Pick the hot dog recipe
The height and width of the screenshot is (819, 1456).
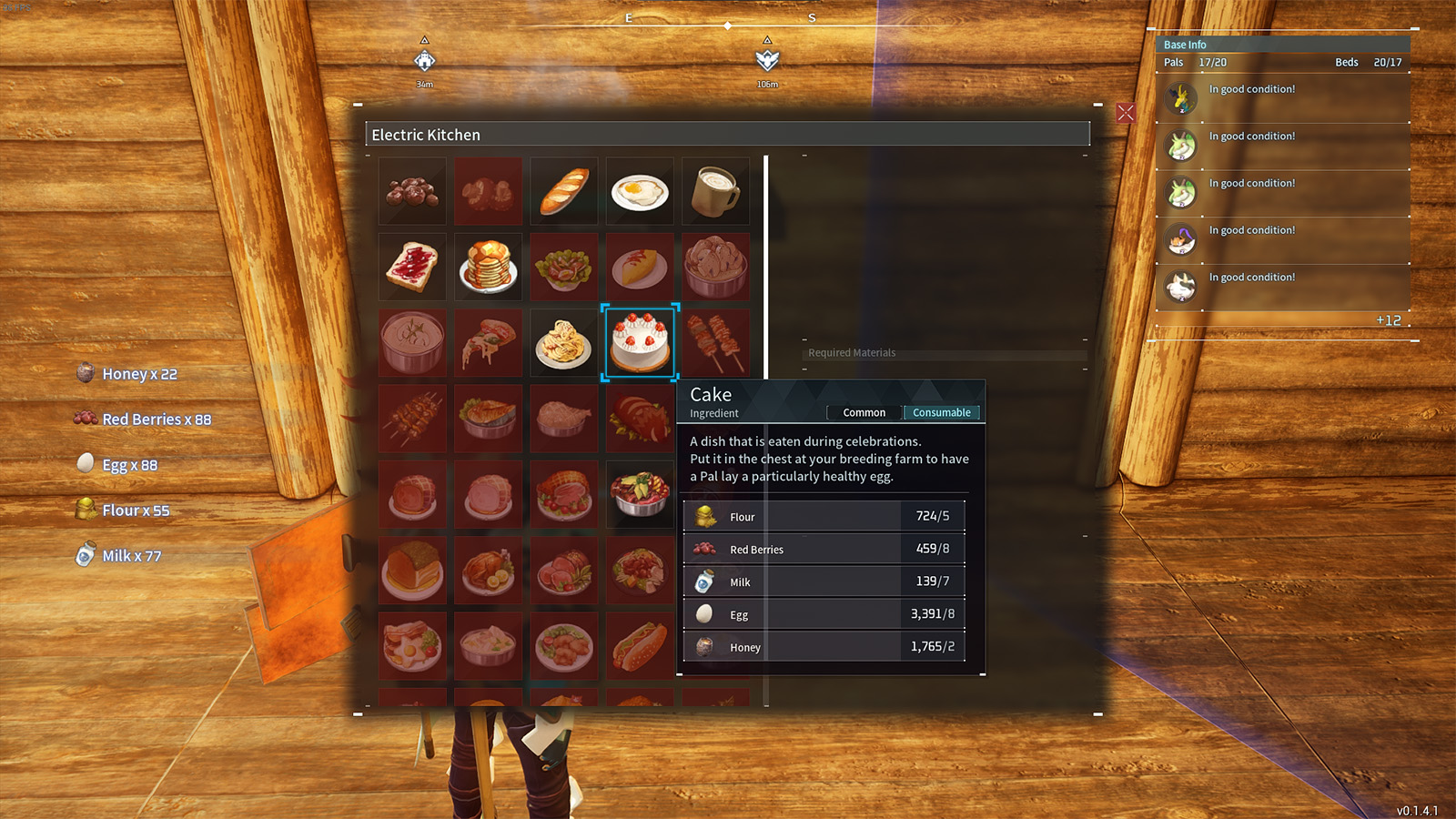coord(640,646)
